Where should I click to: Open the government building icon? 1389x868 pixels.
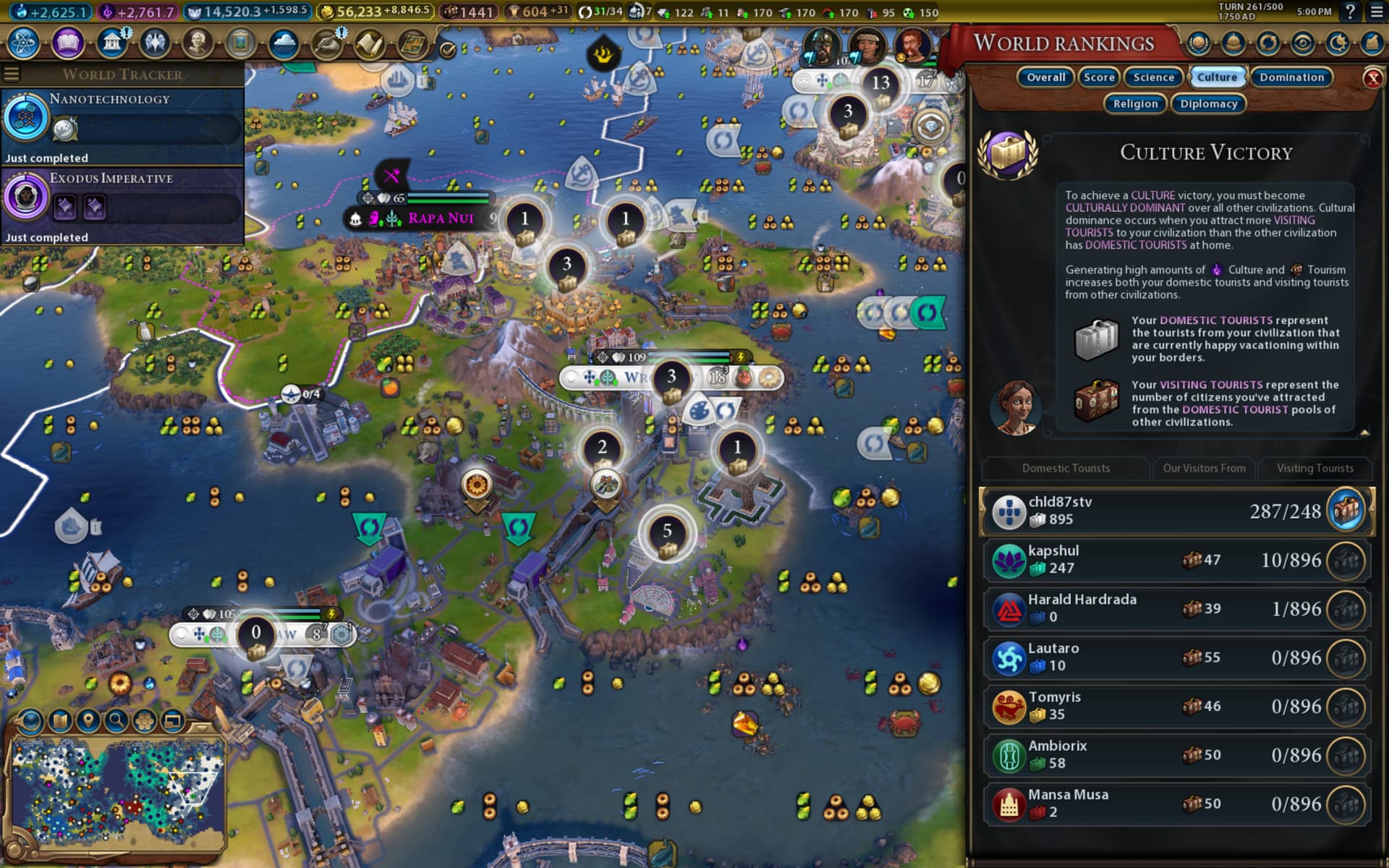pyautogui.click(x=111, y=43)
